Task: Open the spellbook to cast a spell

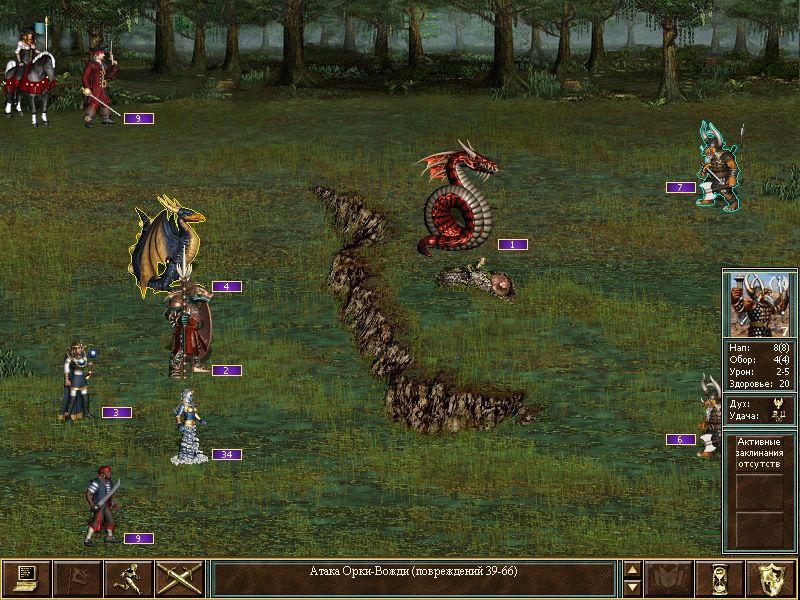Action: click(670, 578)
